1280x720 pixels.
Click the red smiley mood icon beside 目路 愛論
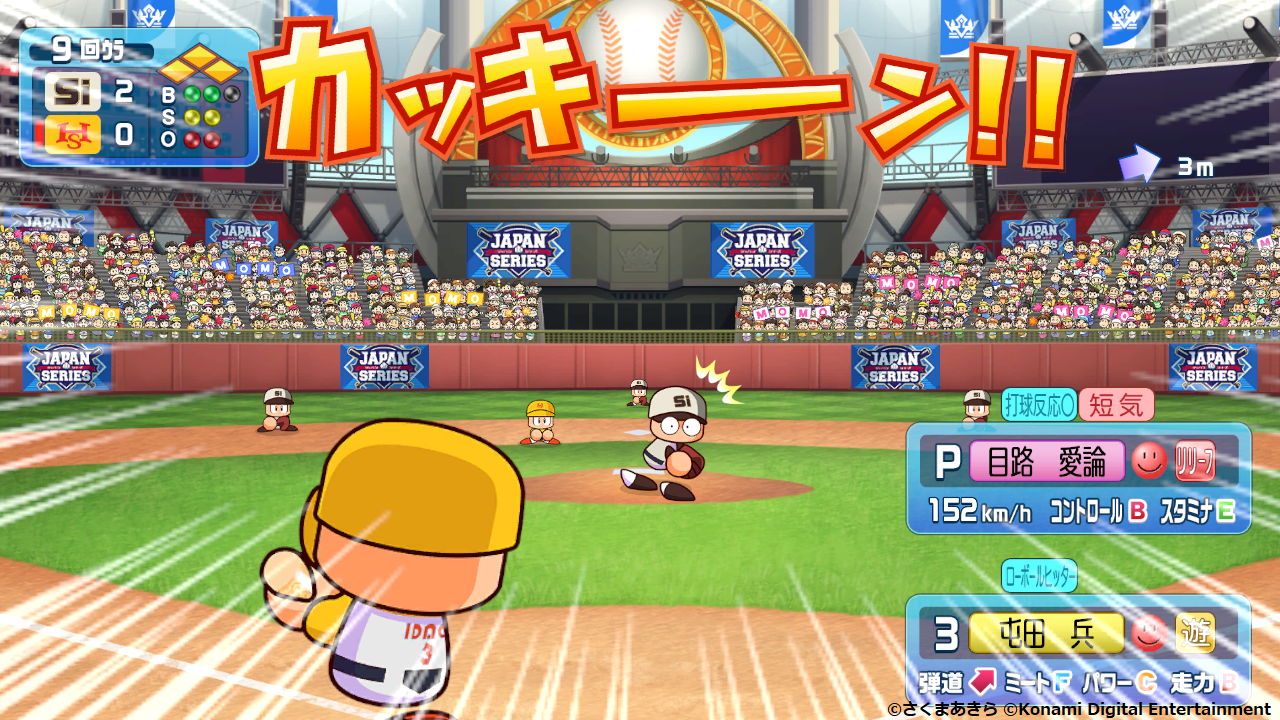(1150, 462)
